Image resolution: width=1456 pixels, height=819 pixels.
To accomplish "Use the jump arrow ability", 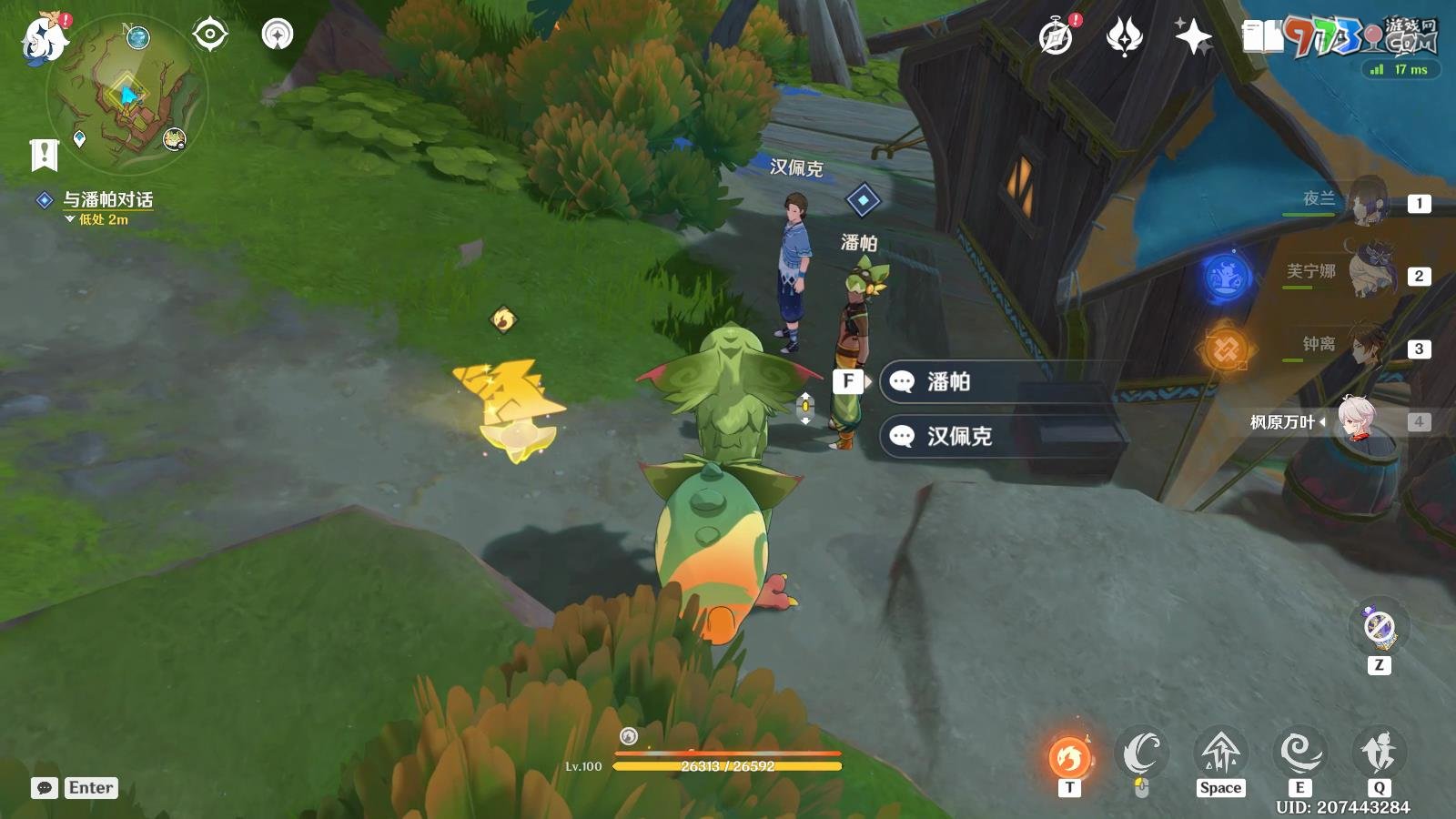I will (x=1220, y=755).
